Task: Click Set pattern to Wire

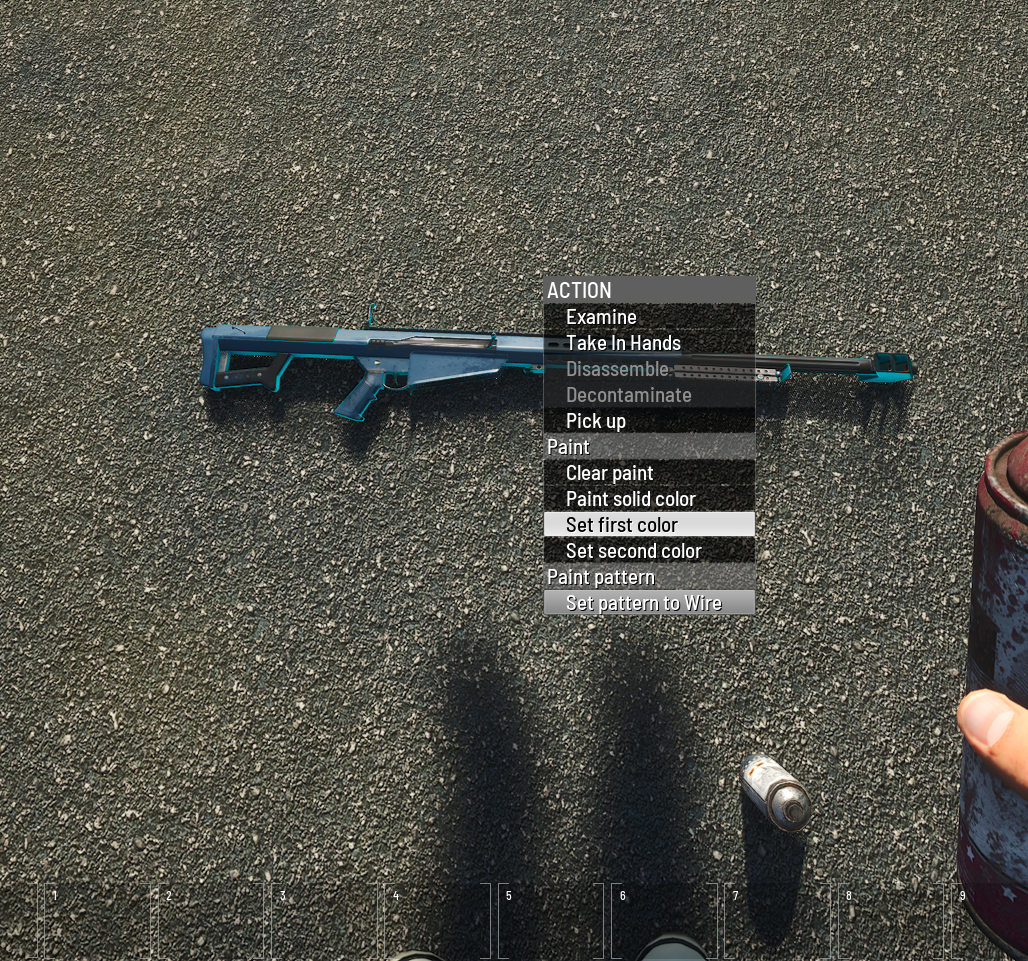Action: [643, 603]
